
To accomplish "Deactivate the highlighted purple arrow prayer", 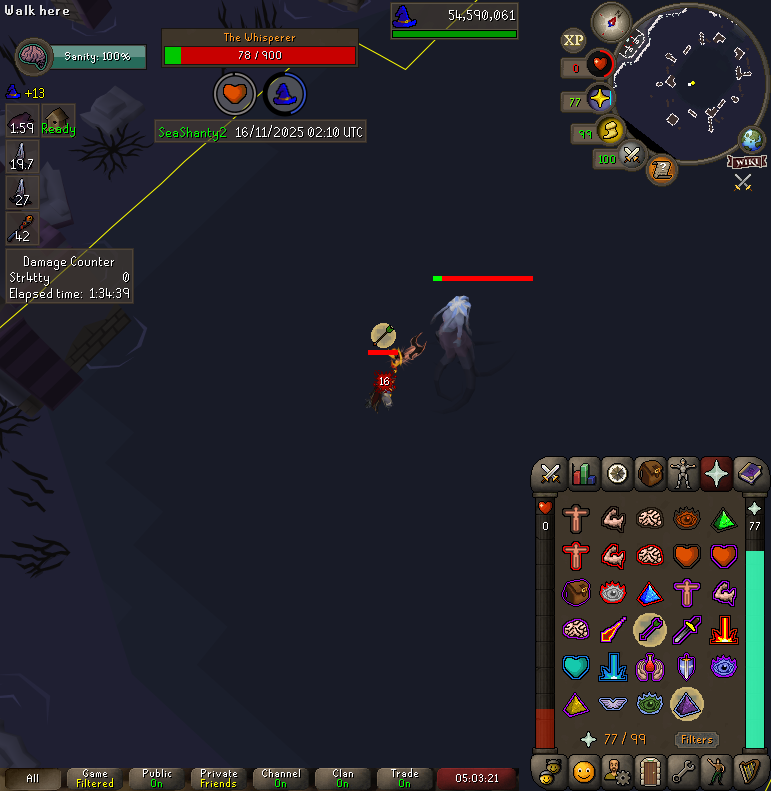I will pos(649,629).
